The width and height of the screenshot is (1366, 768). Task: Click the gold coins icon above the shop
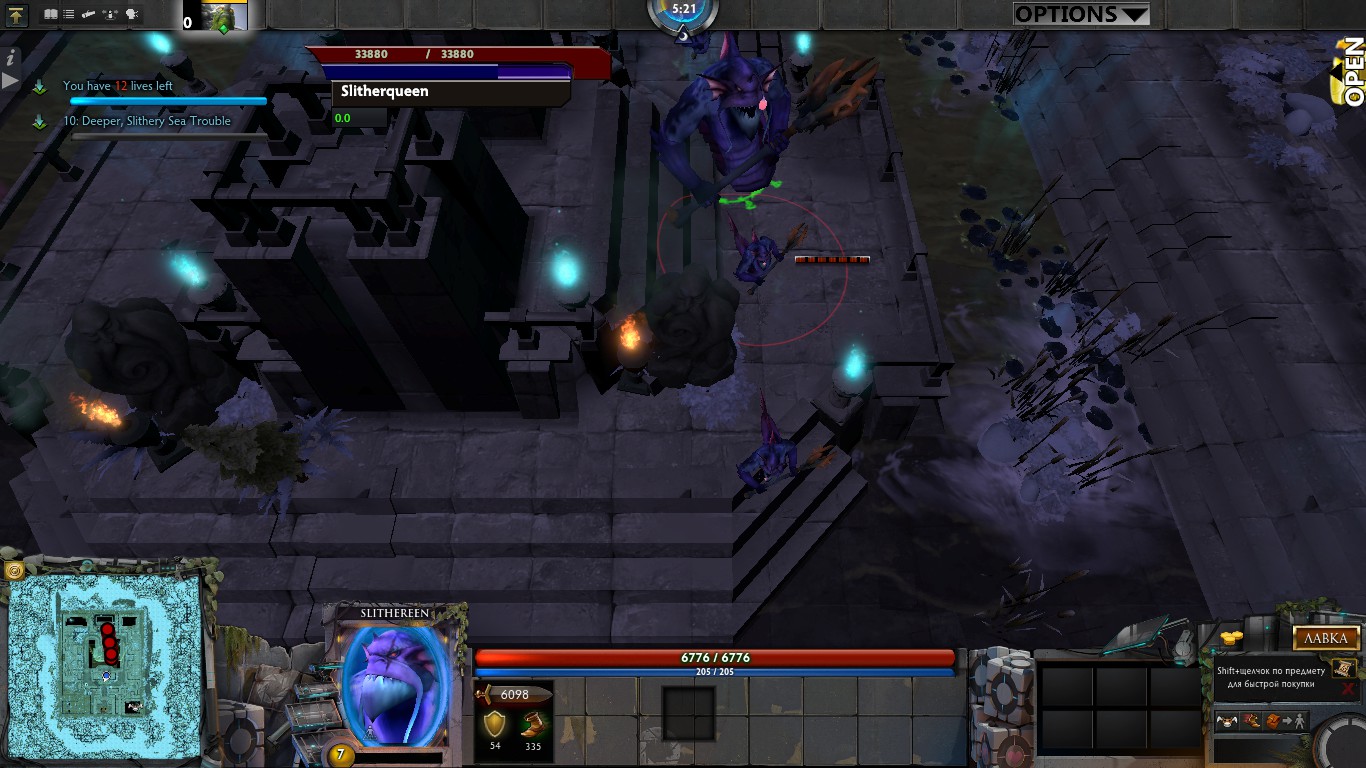click(x=1231, y=637)
